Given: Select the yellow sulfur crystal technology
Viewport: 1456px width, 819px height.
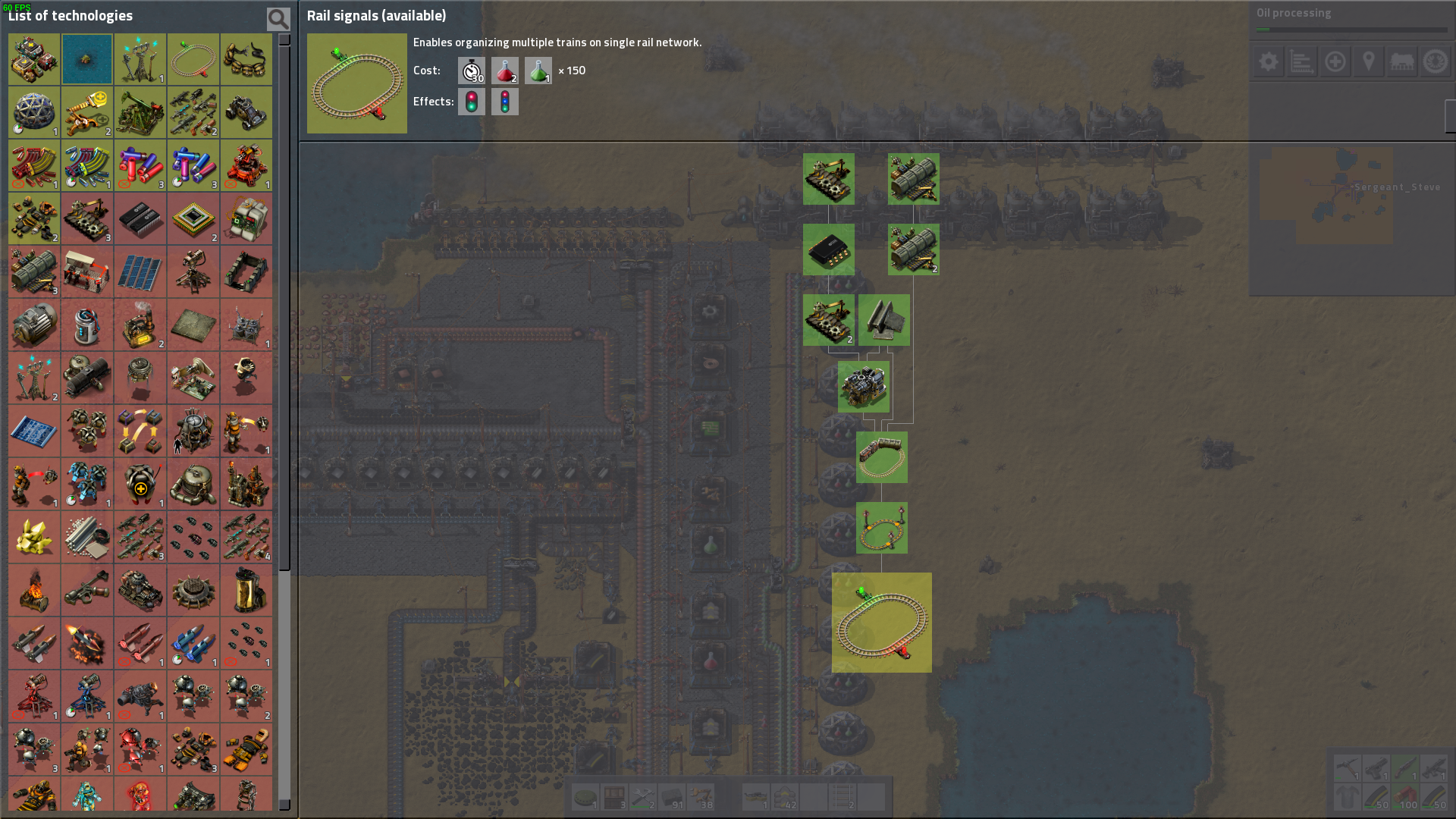Looking at the screenshot, I should (34, 537).
